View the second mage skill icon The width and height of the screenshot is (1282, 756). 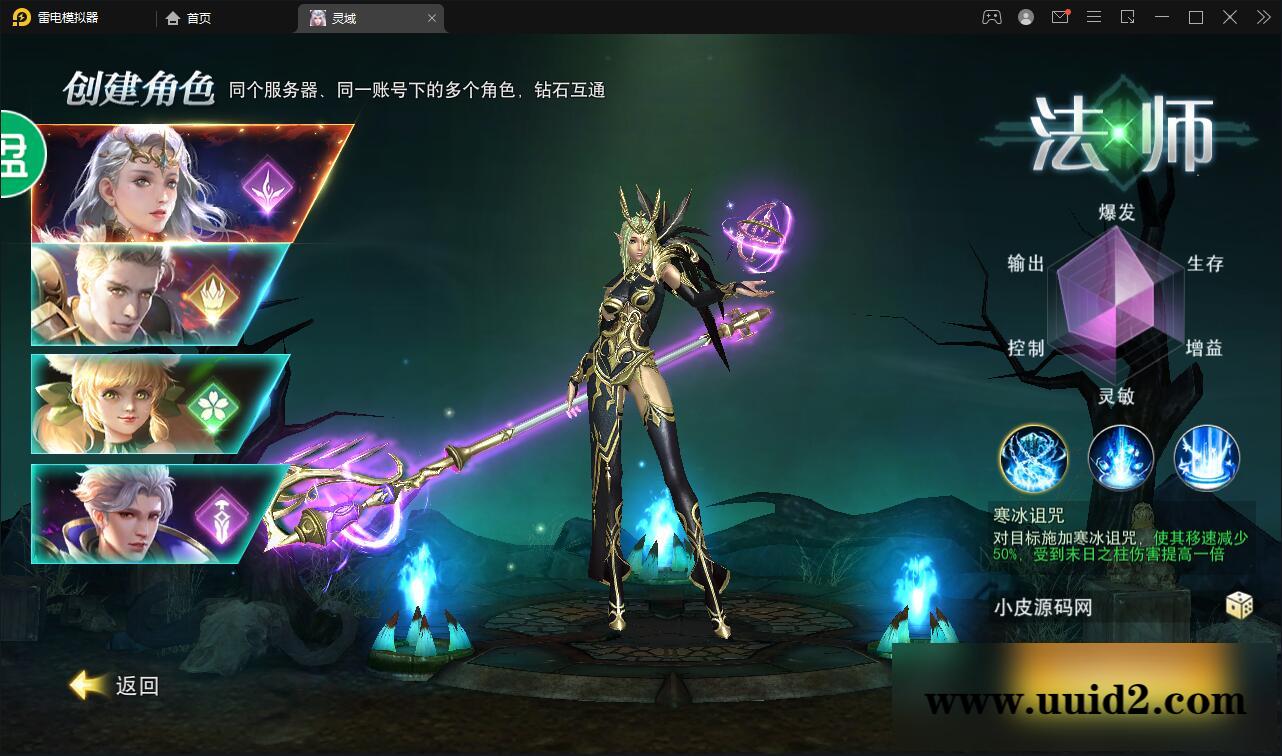pos(1120,458)
